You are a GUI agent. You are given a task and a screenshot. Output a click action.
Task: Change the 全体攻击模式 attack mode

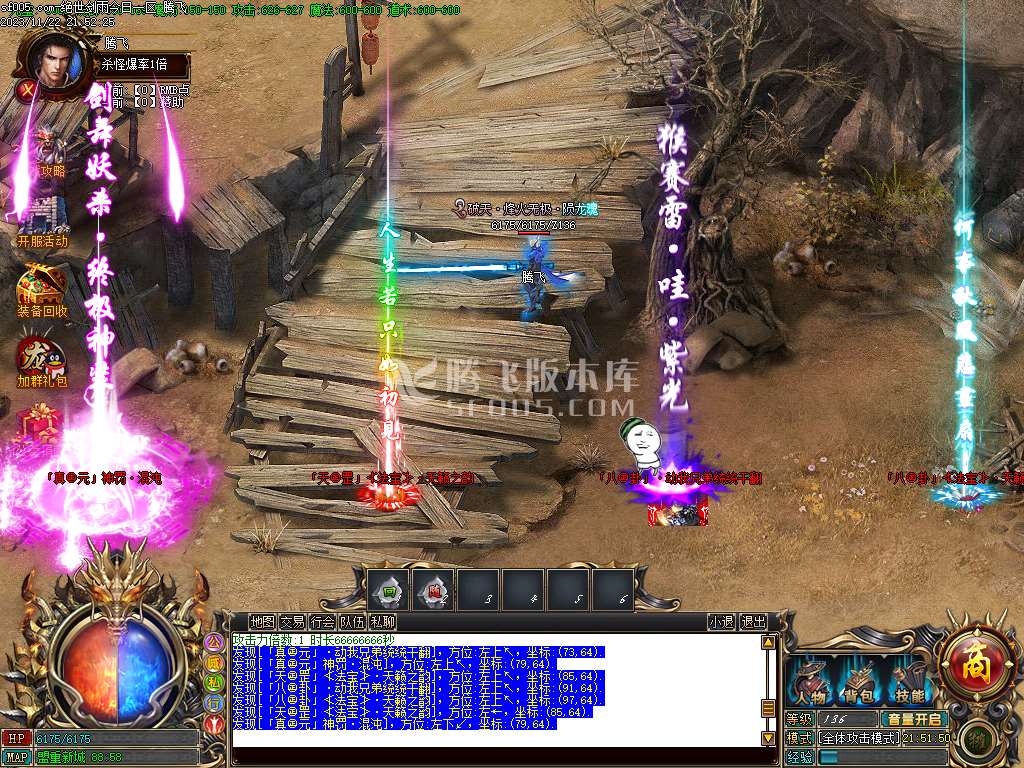(858, 737)
